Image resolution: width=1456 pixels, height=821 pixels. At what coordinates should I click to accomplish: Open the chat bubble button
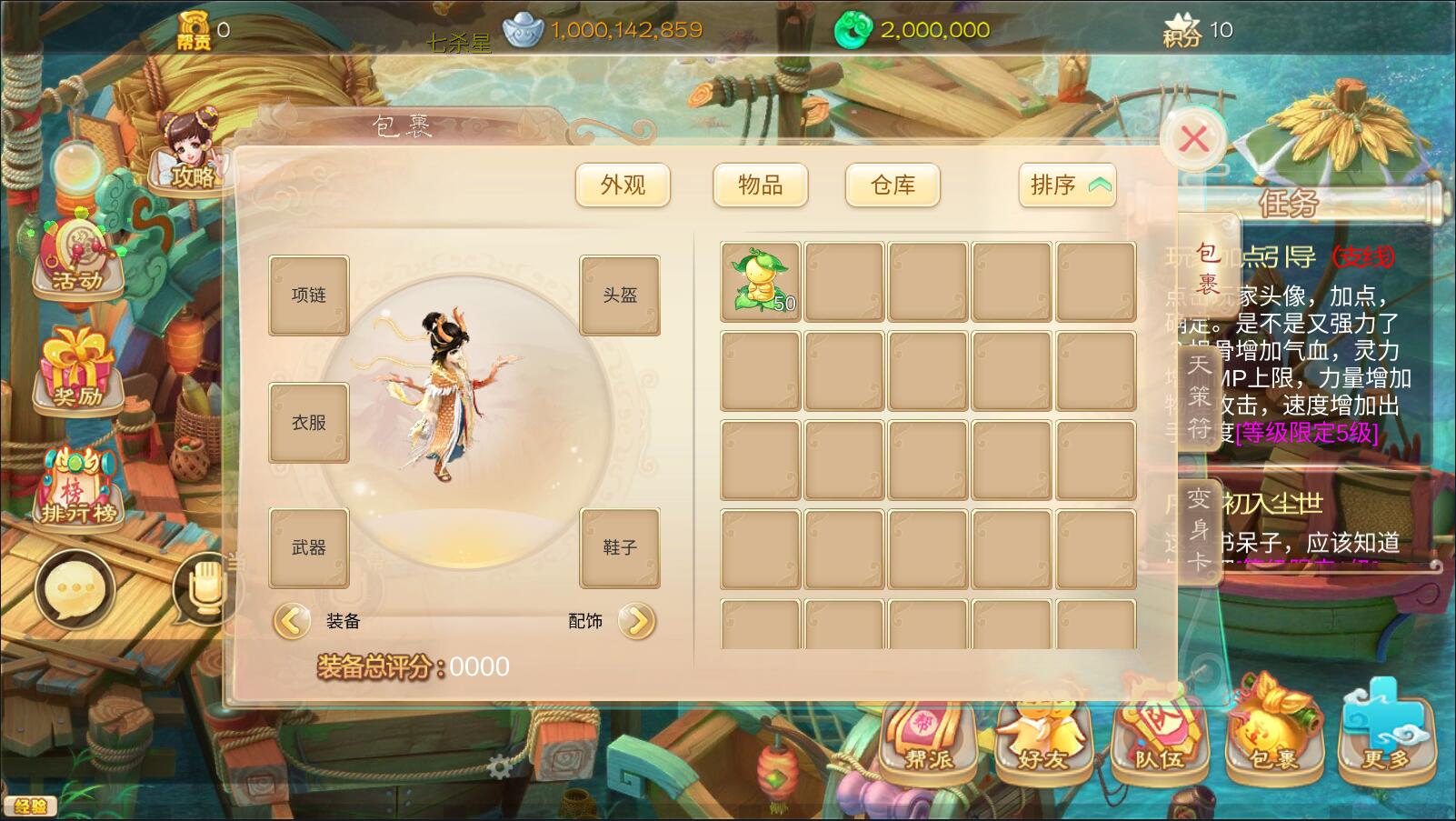pyautogui.click(x=75, y=589)
